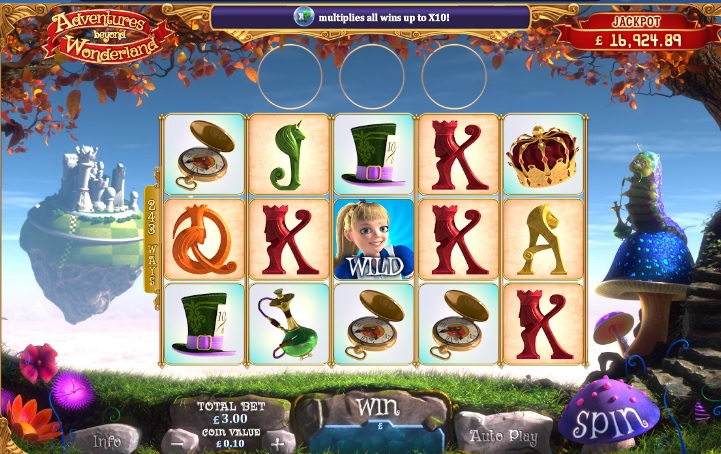Decrease the coin value with minus
Image resolution: width=721 pixels, height=454 pixels.
click(x=178, y=441)
